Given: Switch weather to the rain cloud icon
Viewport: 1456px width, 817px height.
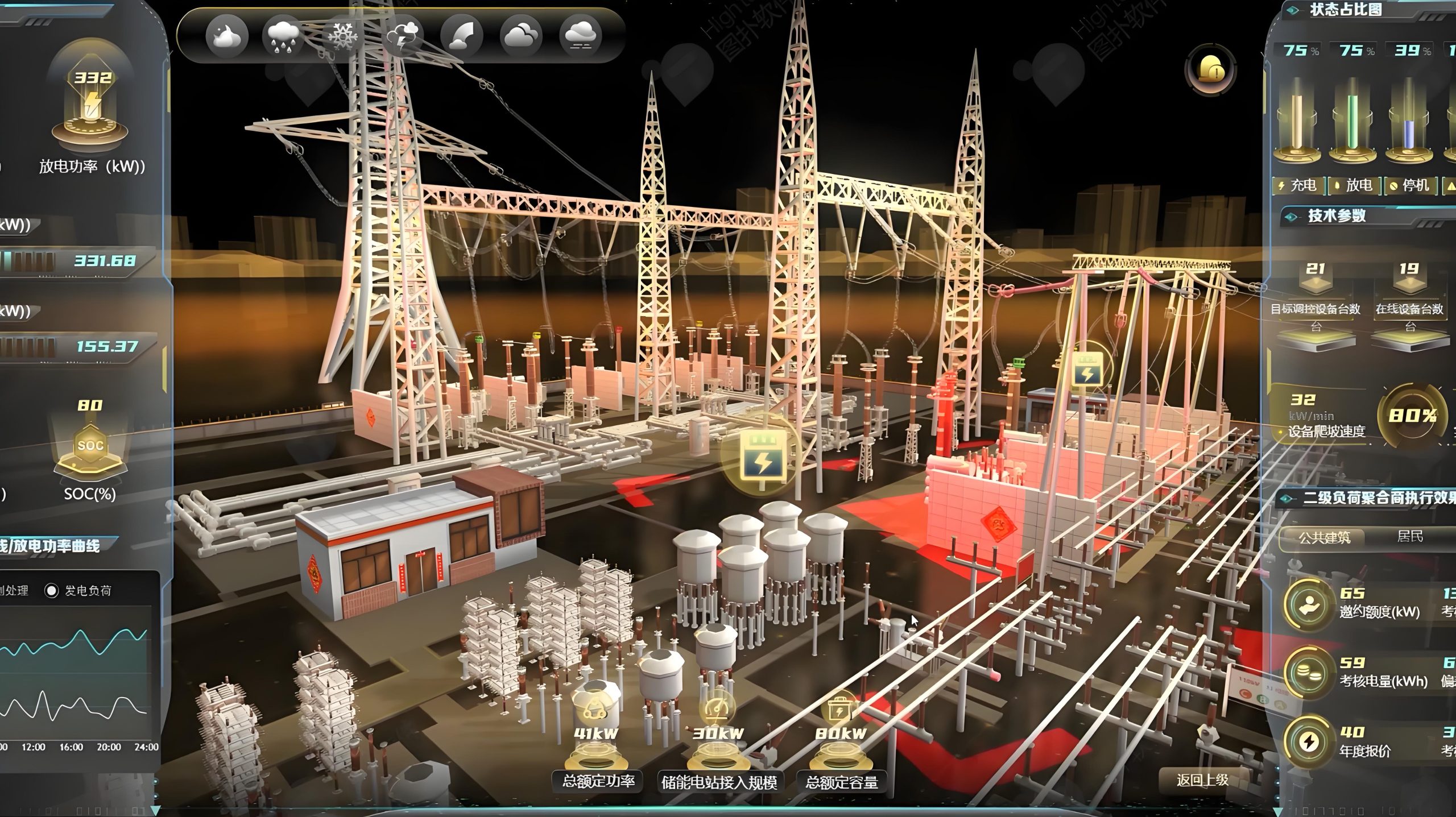Looking at the screenshot, I should (x=282, y=36).
